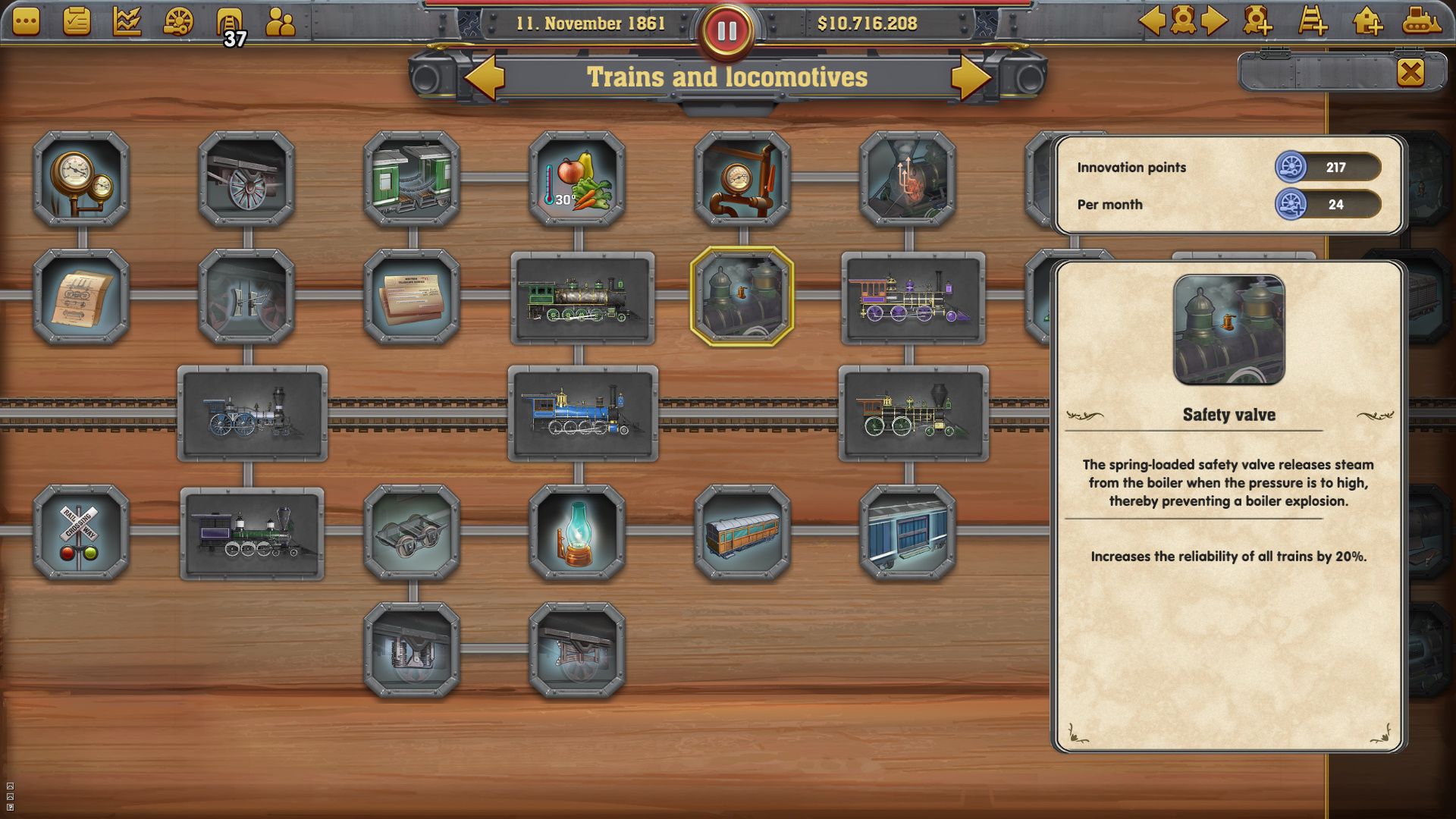Open the build station tool
The width and height of the screenshot is (1456, 819).
click(x=1367, y=21)
